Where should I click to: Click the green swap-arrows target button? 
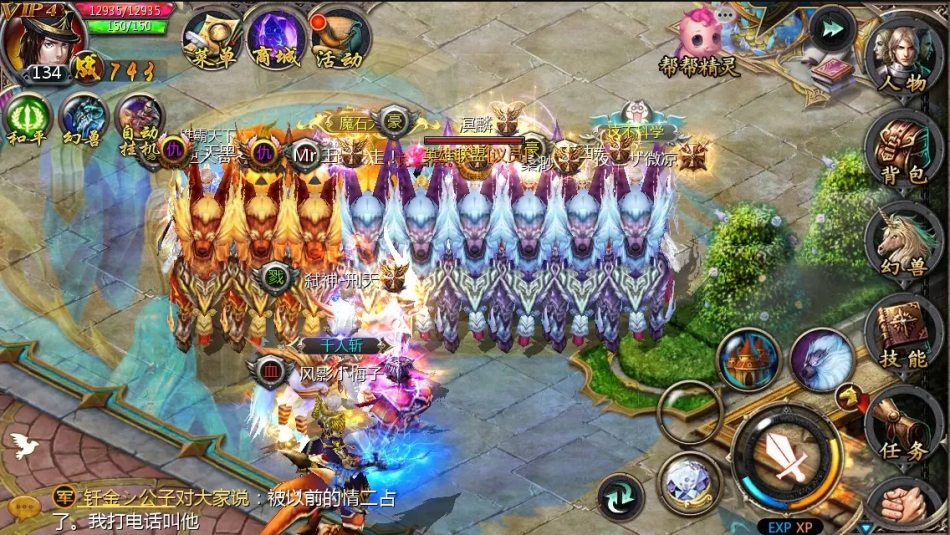point(620,497)
